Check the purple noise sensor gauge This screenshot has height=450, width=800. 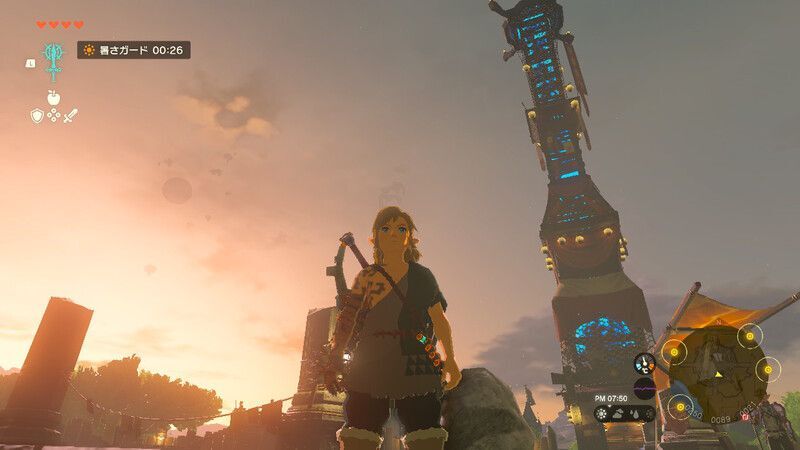point(645,386)
